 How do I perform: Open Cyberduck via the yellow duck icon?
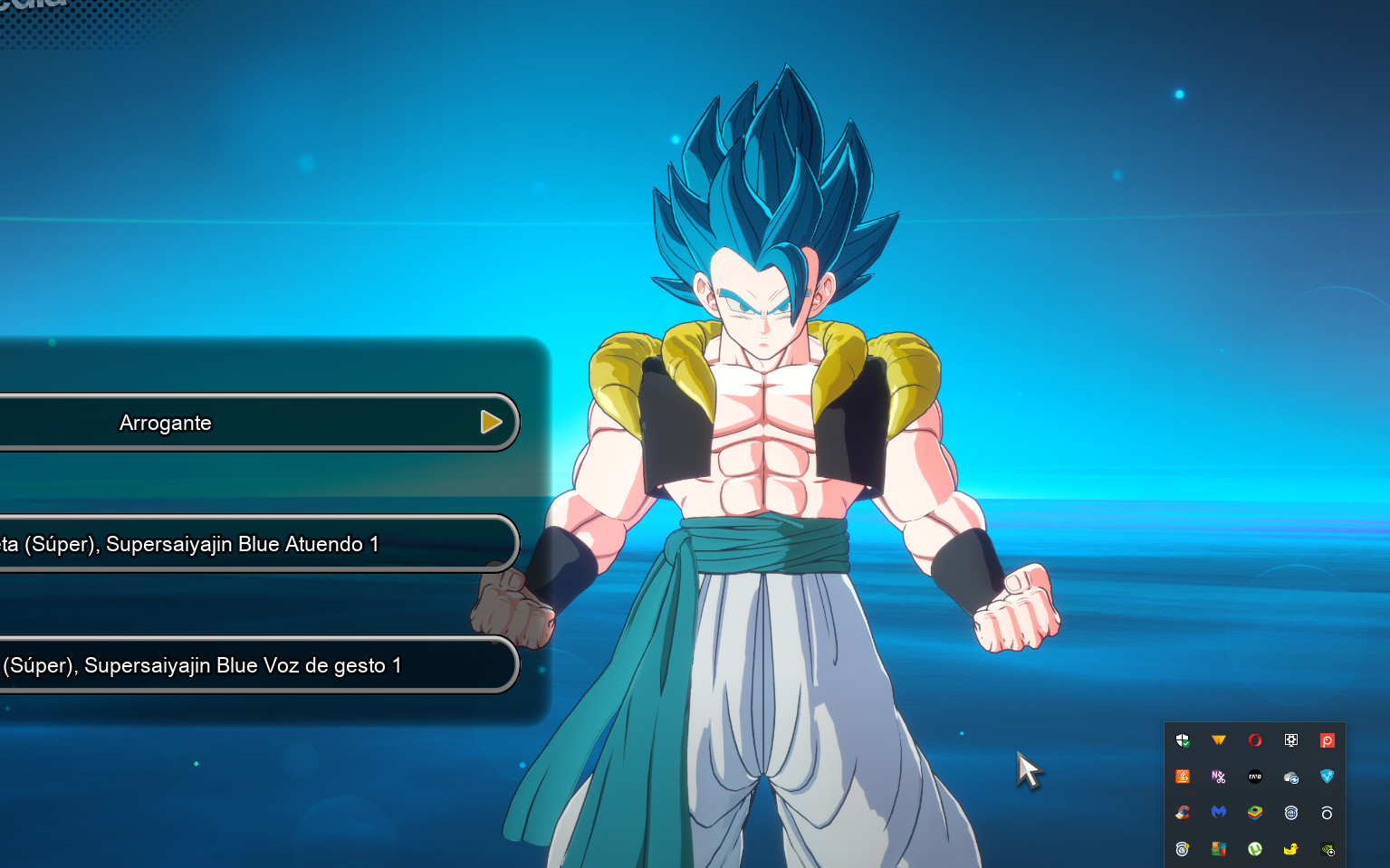1291,849
